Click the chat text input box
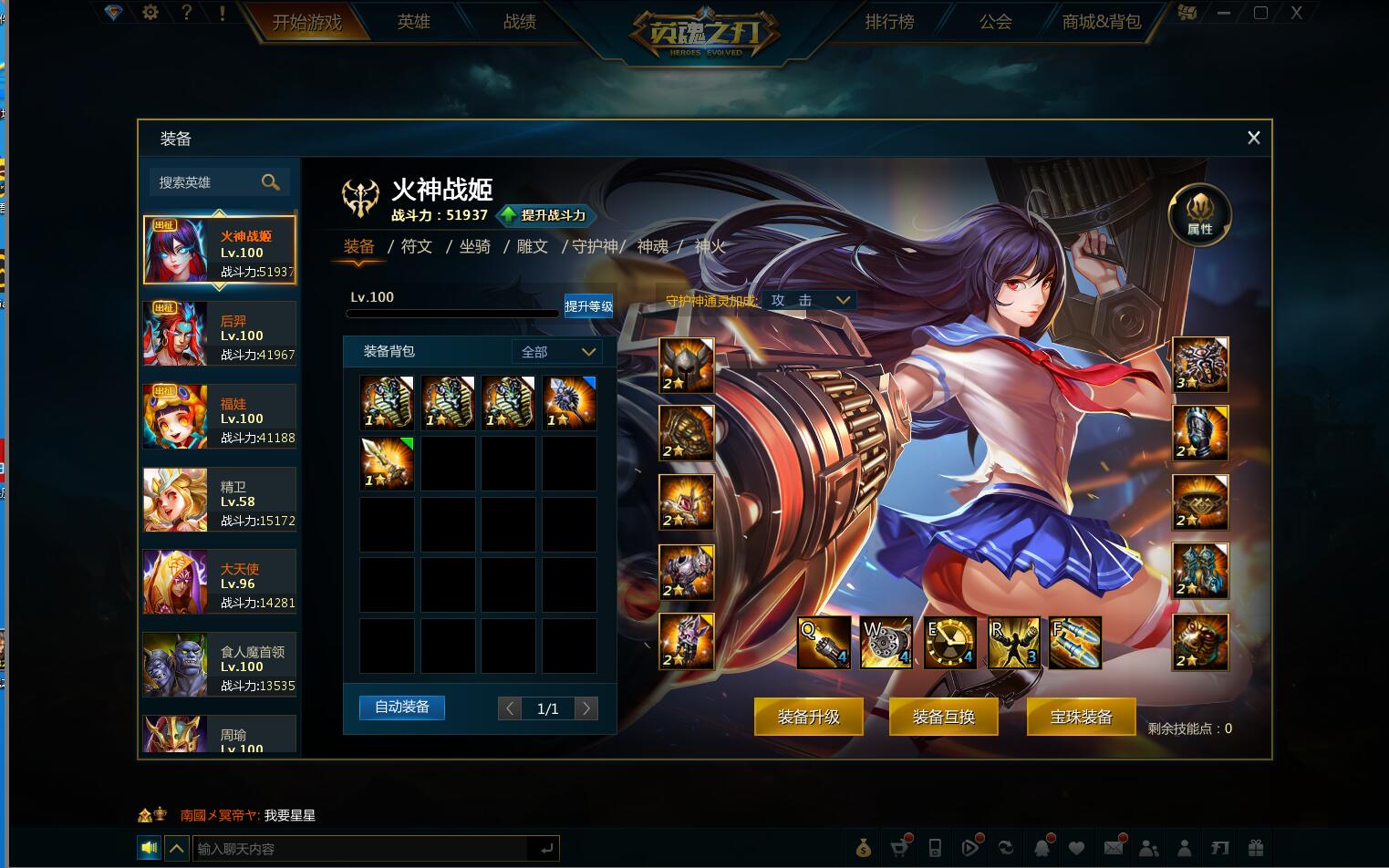Viewport: 1389px width, 868px height. tap(361, 849)
